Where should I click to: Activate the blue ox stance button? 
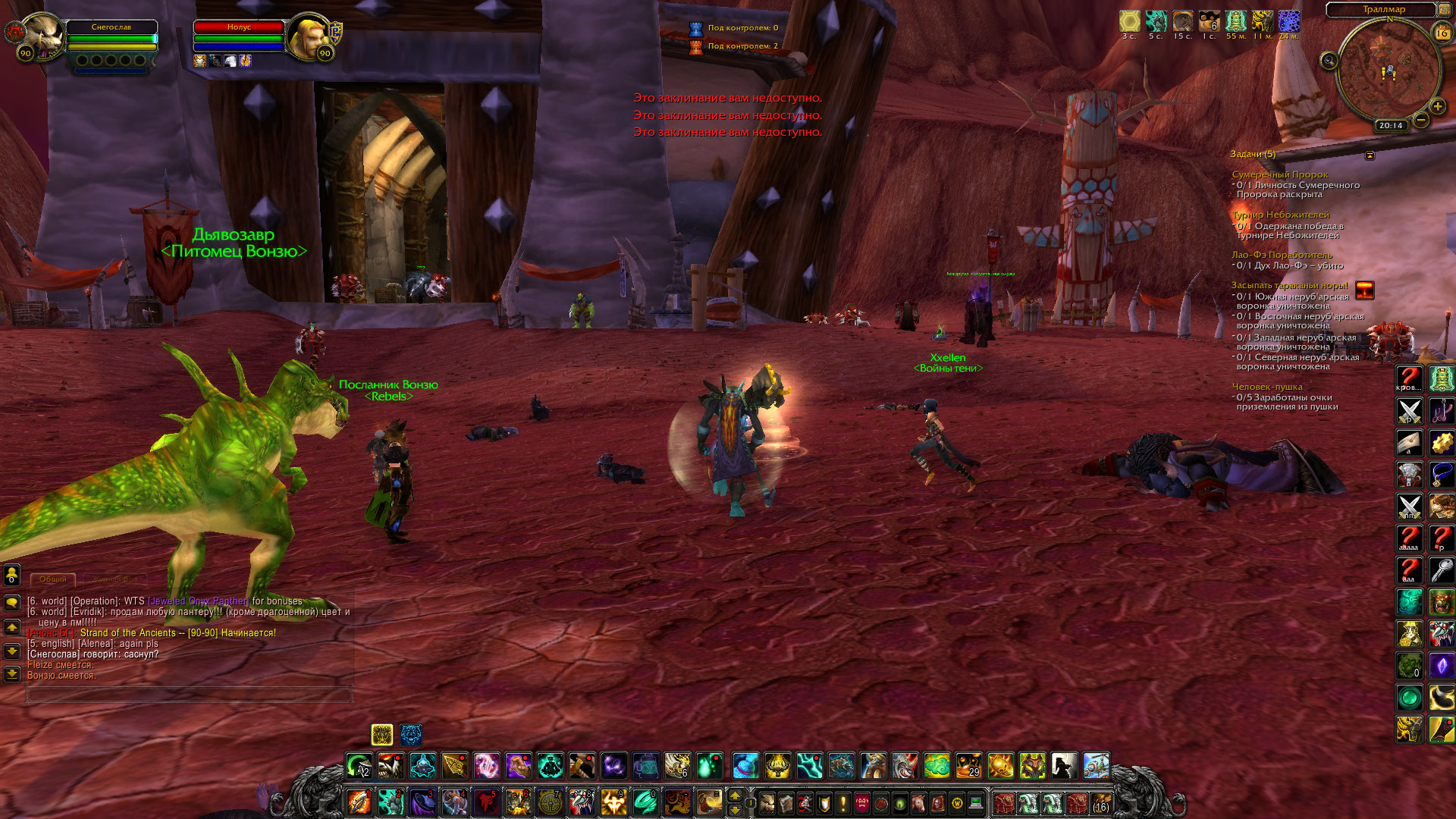[x=411, y=734]
